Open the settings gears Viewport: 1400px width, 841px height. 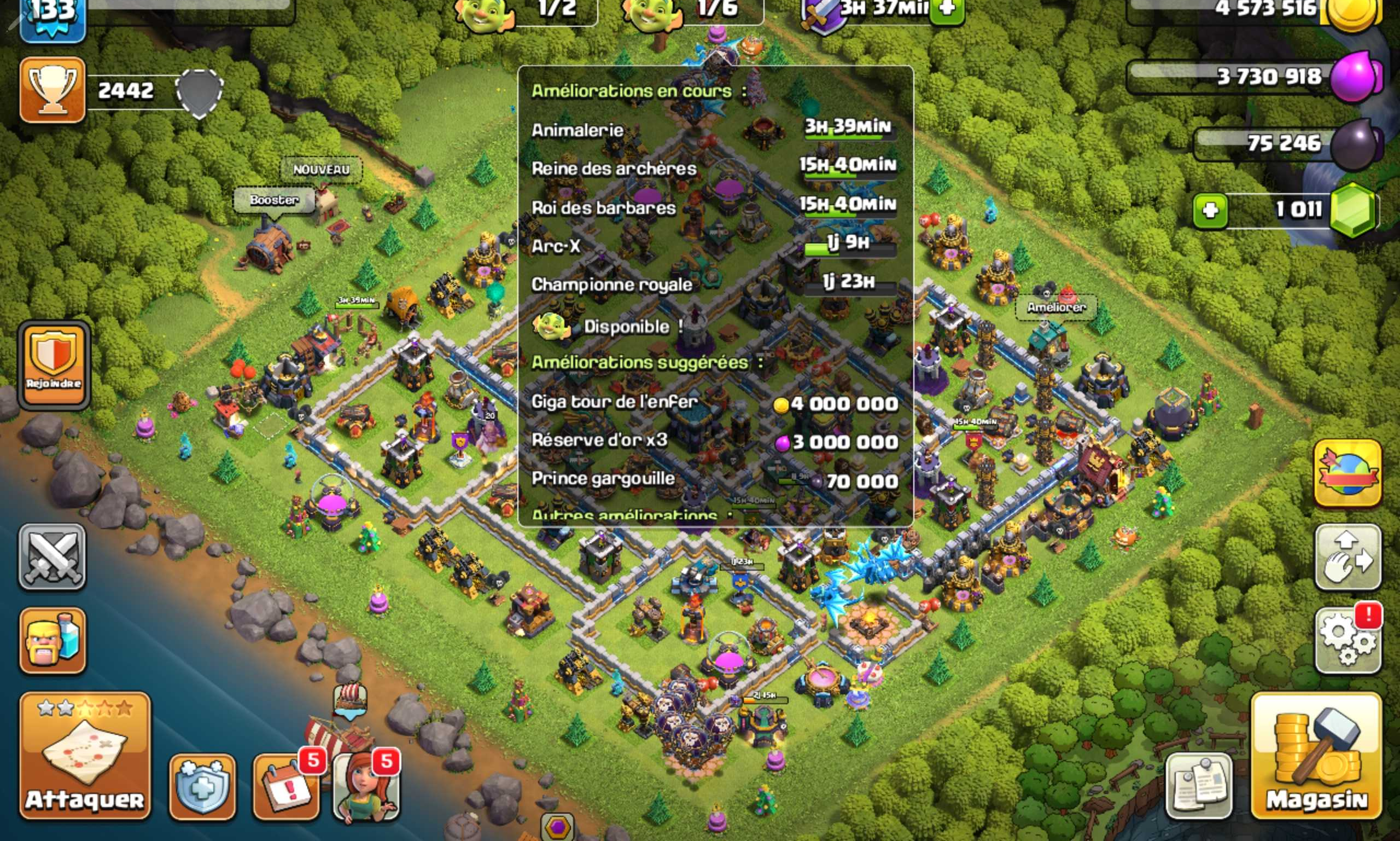coord(1347,641)
